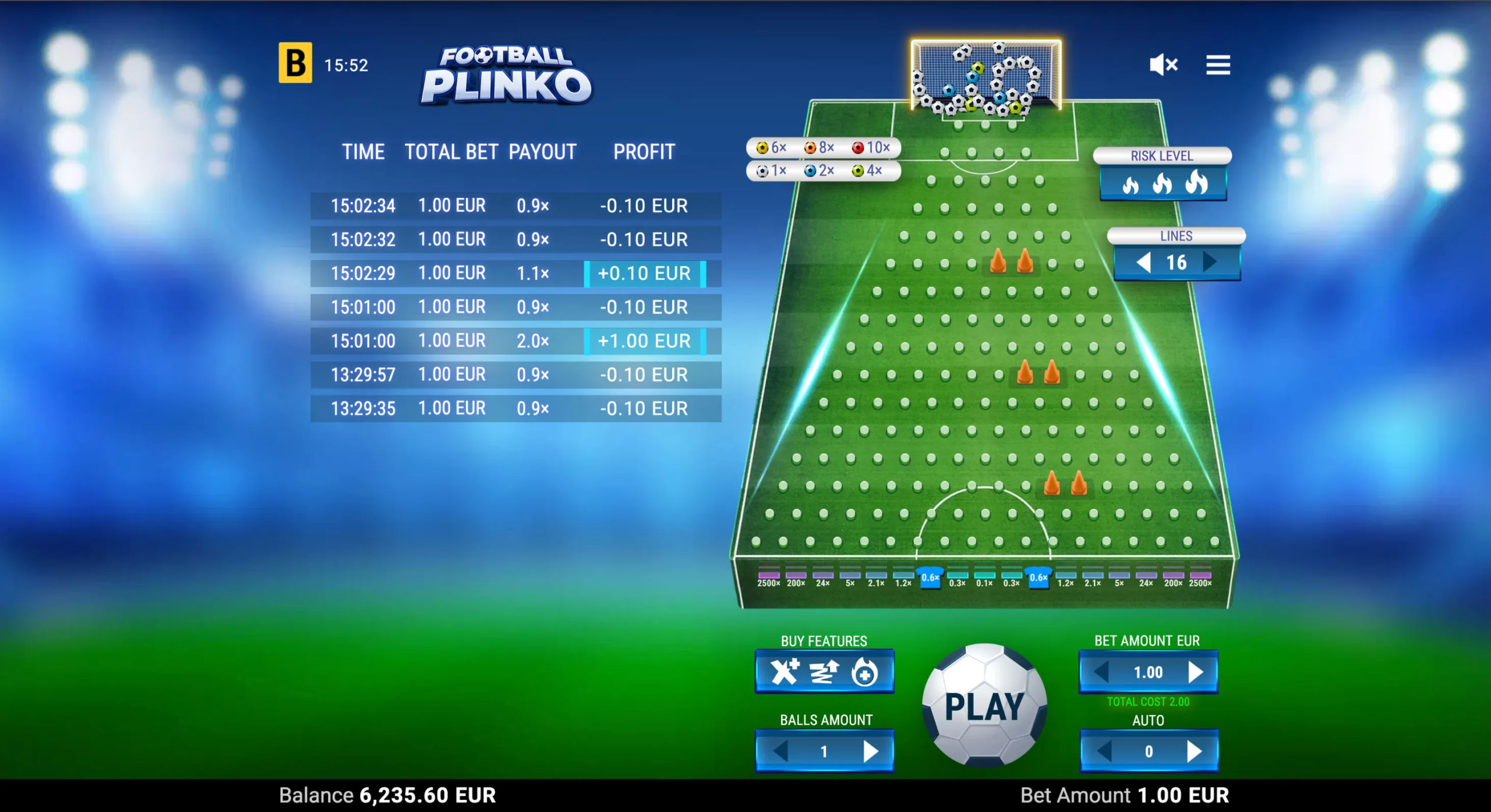Raise the bet amount in EUR
1491x812 pixels.
coord(1196,672)
